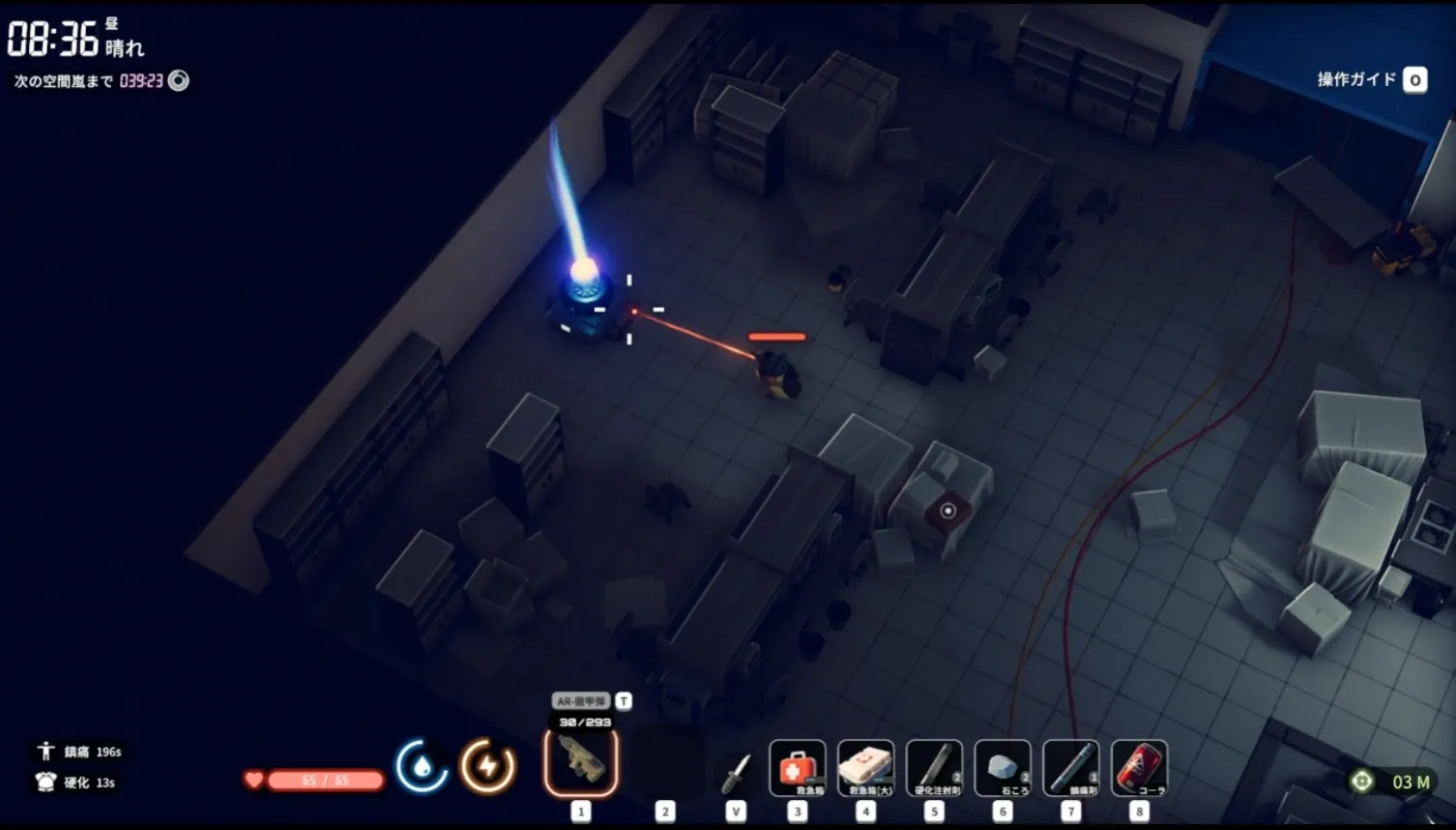Select the cola can (コーラ) slot
This screenshot has height=830, width=1456.
(x=1140, y=768)
